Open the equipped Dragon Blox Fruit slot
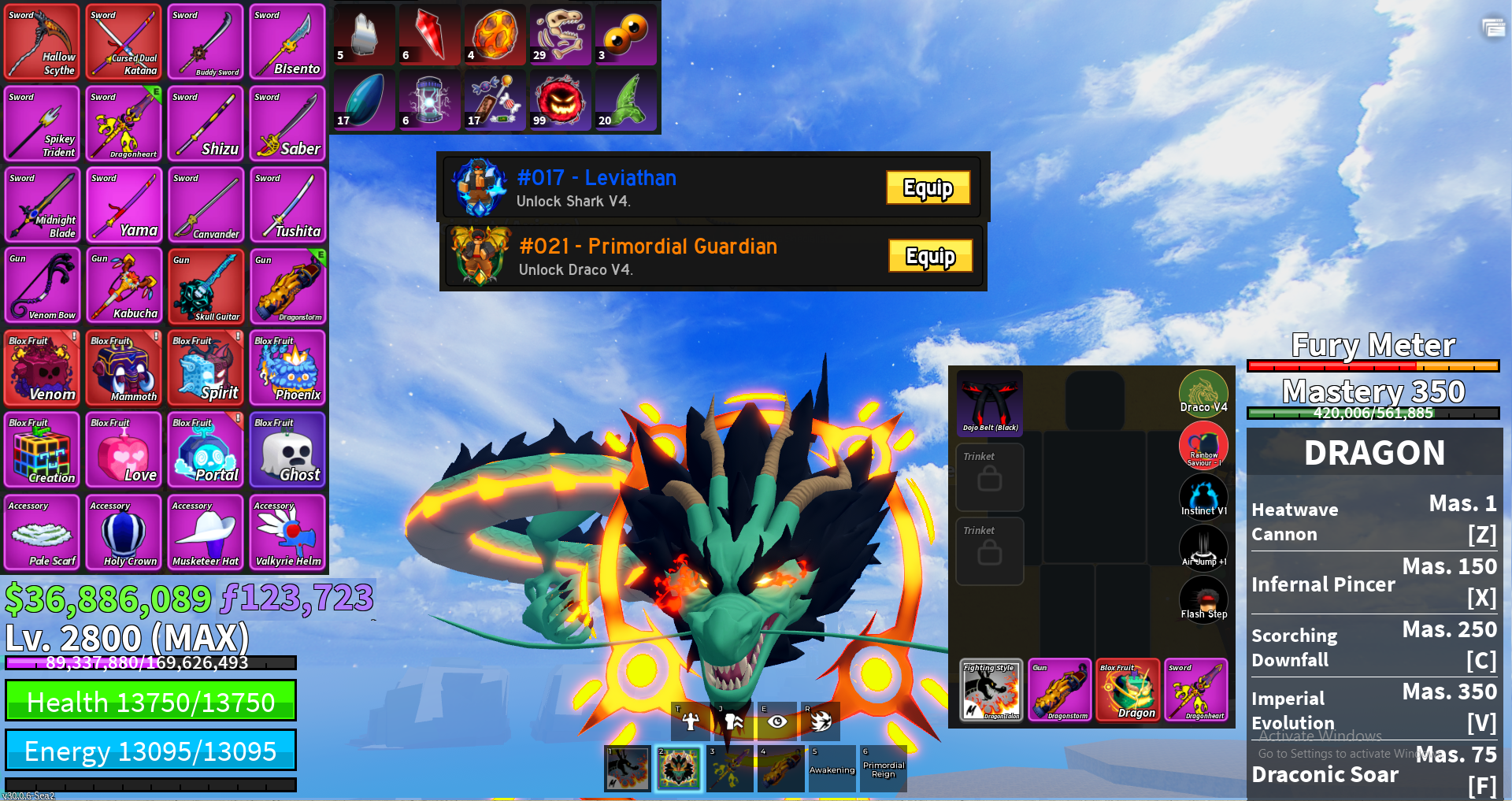The image size is (1512, 801). coord(1128,690)
